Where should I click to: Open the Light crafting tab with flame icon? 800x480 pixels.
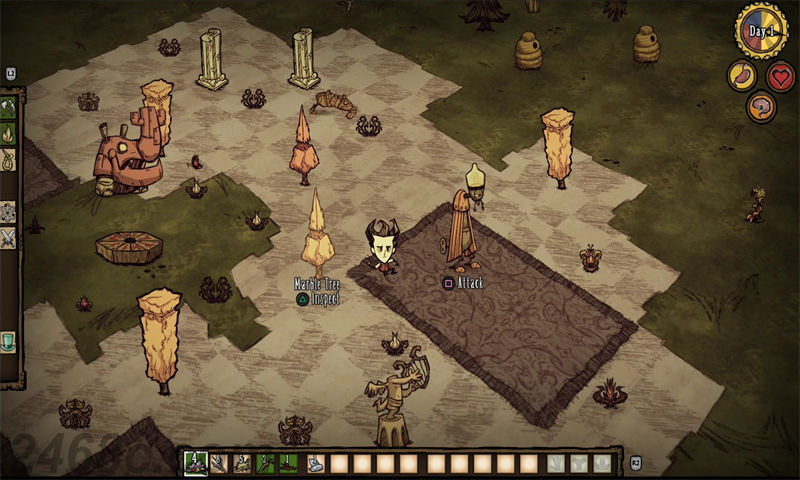8,133
